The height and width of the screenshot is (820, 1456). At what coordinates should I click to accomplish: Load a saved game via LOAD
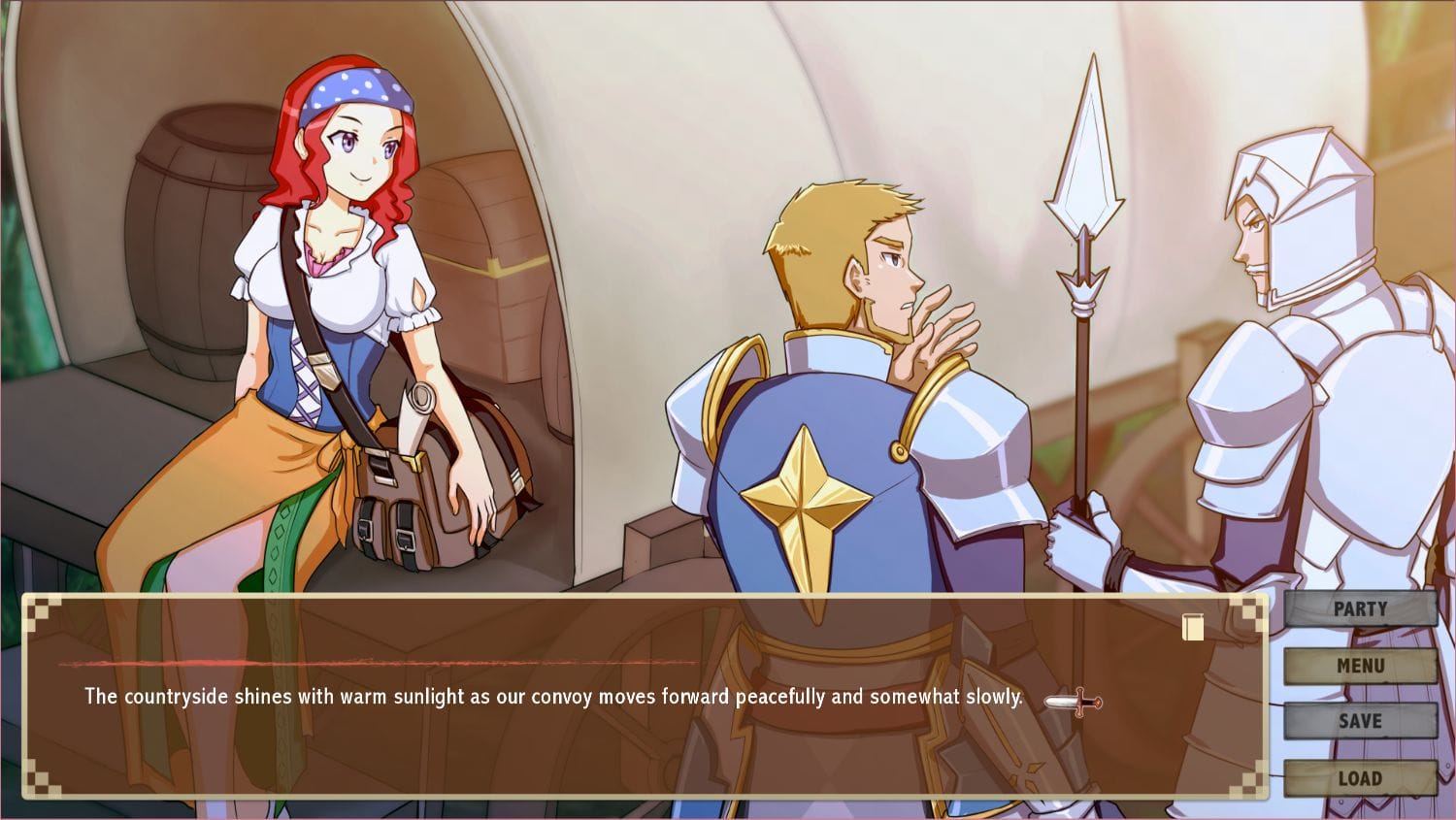(1359, 777)
